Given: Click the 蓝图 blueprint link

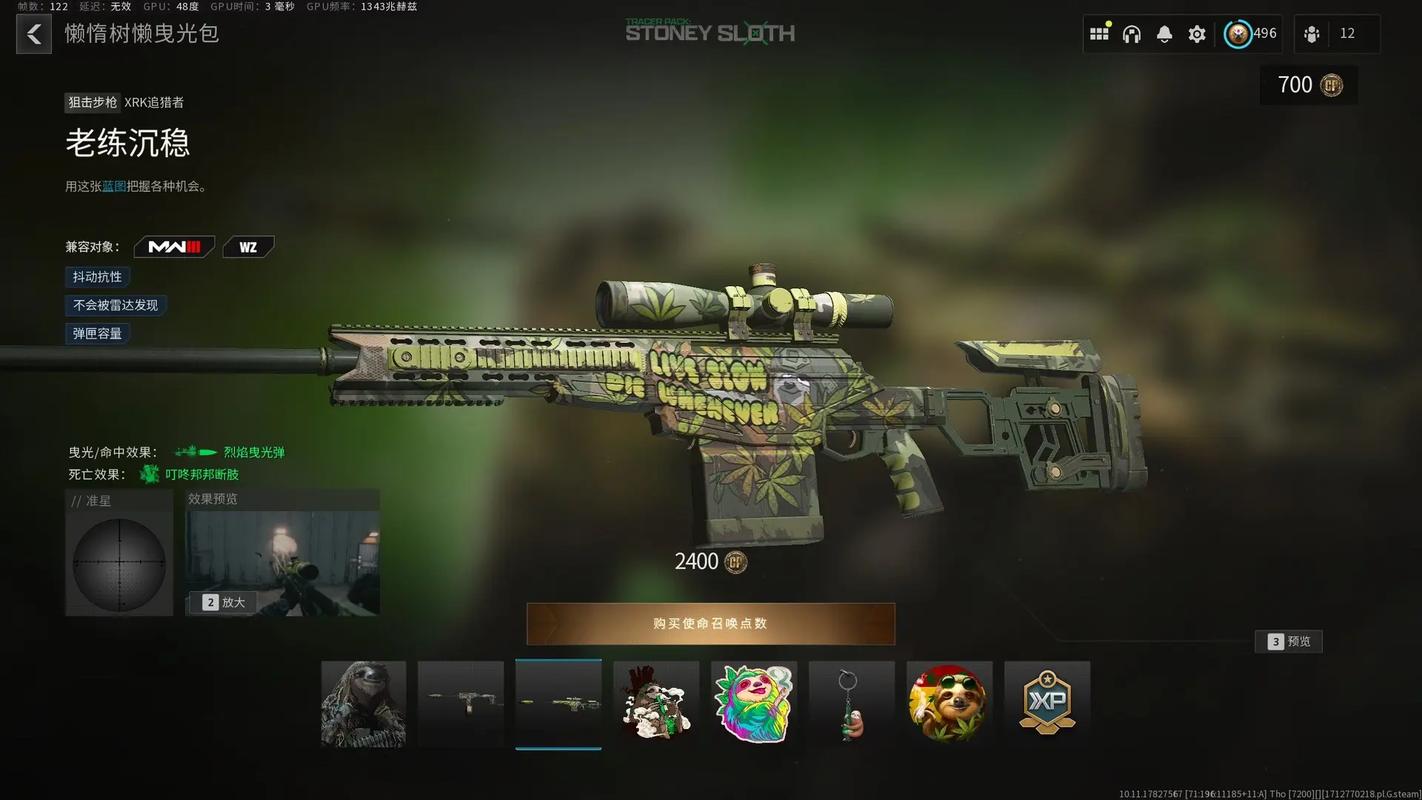Looking at the screenshot, I should [x=114, y=186].
